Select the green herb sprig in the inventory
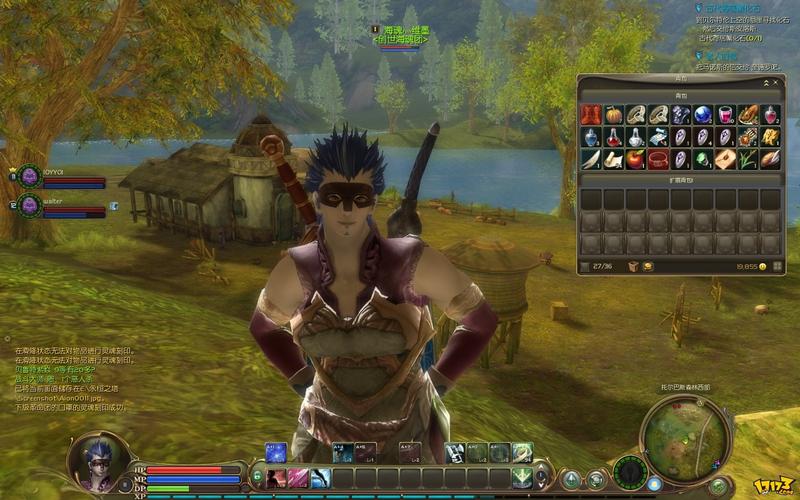The height and width of the screenshot is (500, 800). 748,159
